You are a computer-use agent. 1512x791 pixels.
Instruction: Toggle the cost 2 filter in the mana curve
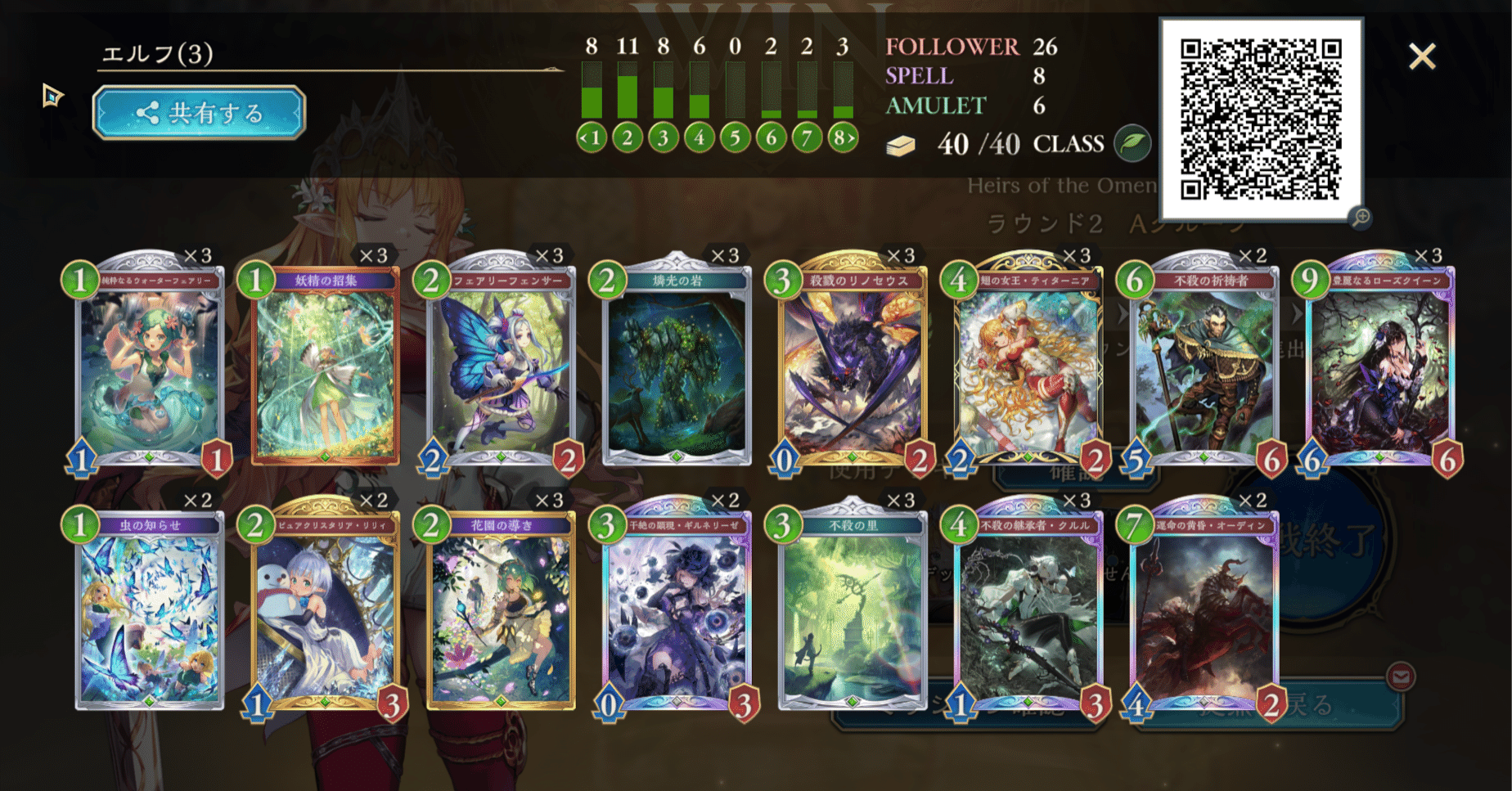click(628, 139)
